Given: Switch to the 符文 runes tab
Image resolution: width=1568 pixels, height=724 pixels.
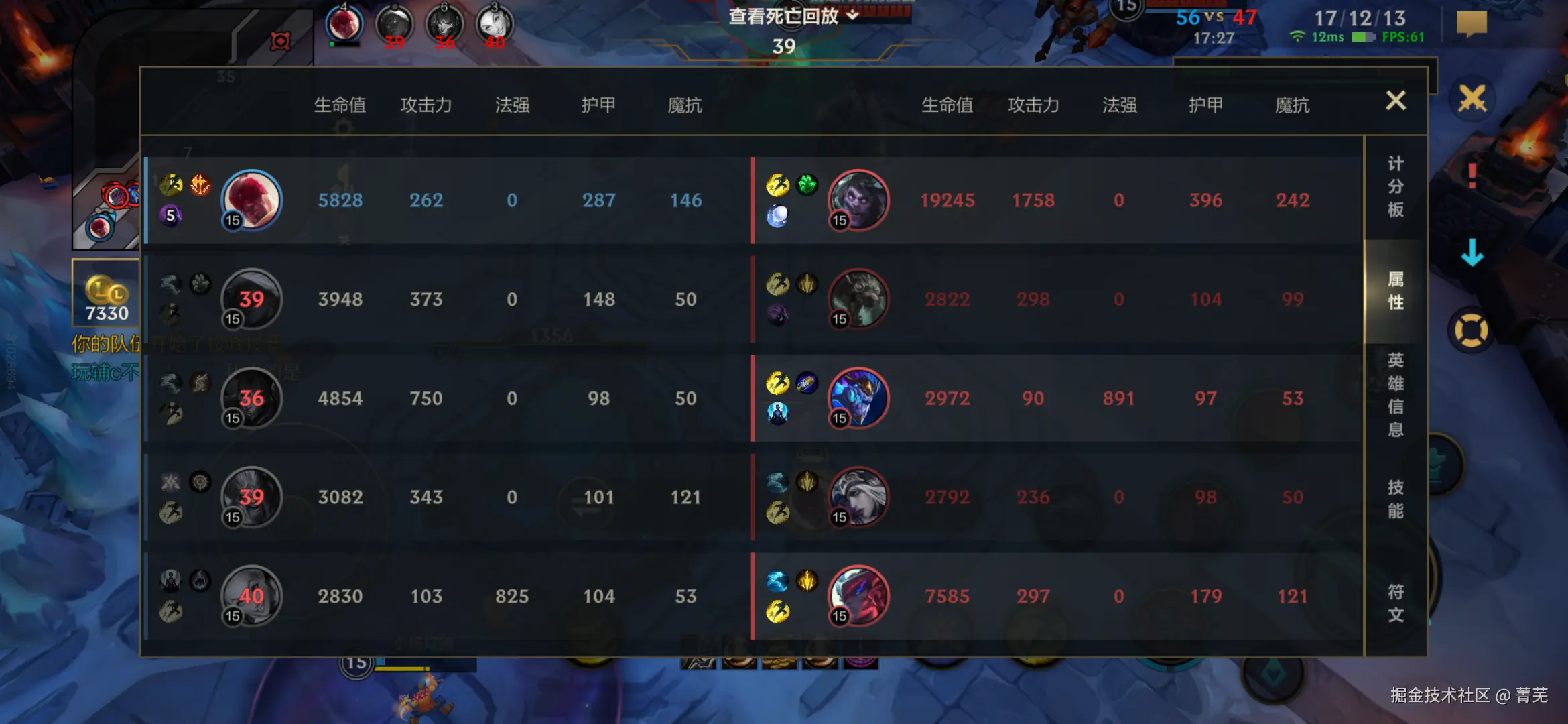Looking at the screenshot, I should (1395, 603).
